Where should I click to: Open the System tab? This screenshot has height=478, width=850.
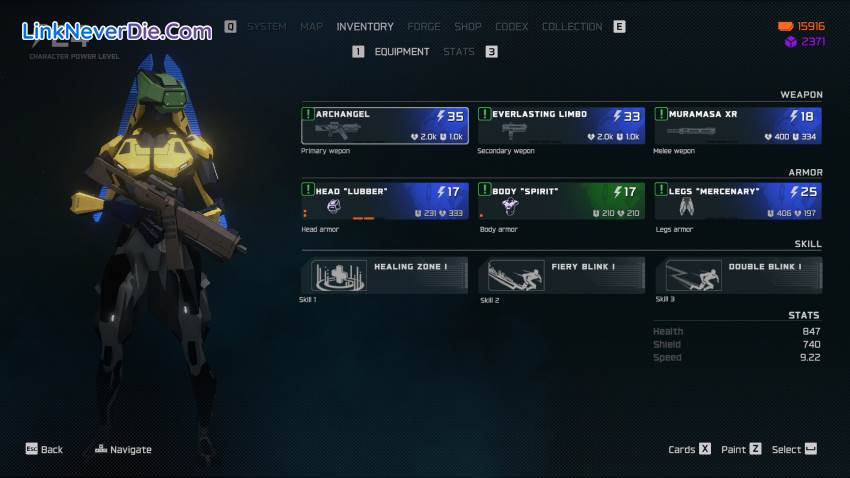(x=266, y=26)
